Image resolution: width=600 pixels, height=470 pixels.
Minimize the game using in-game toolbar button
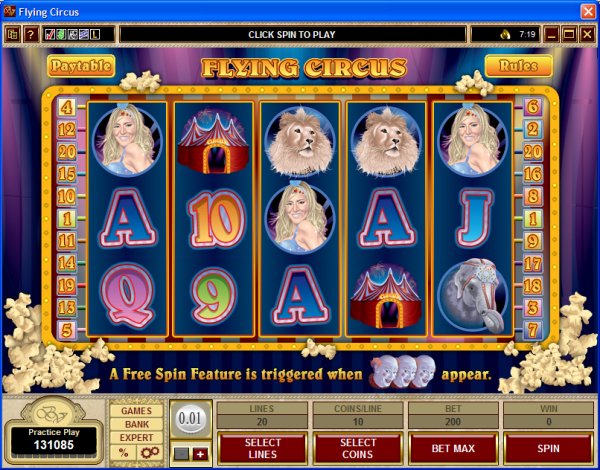pos(548,35)
